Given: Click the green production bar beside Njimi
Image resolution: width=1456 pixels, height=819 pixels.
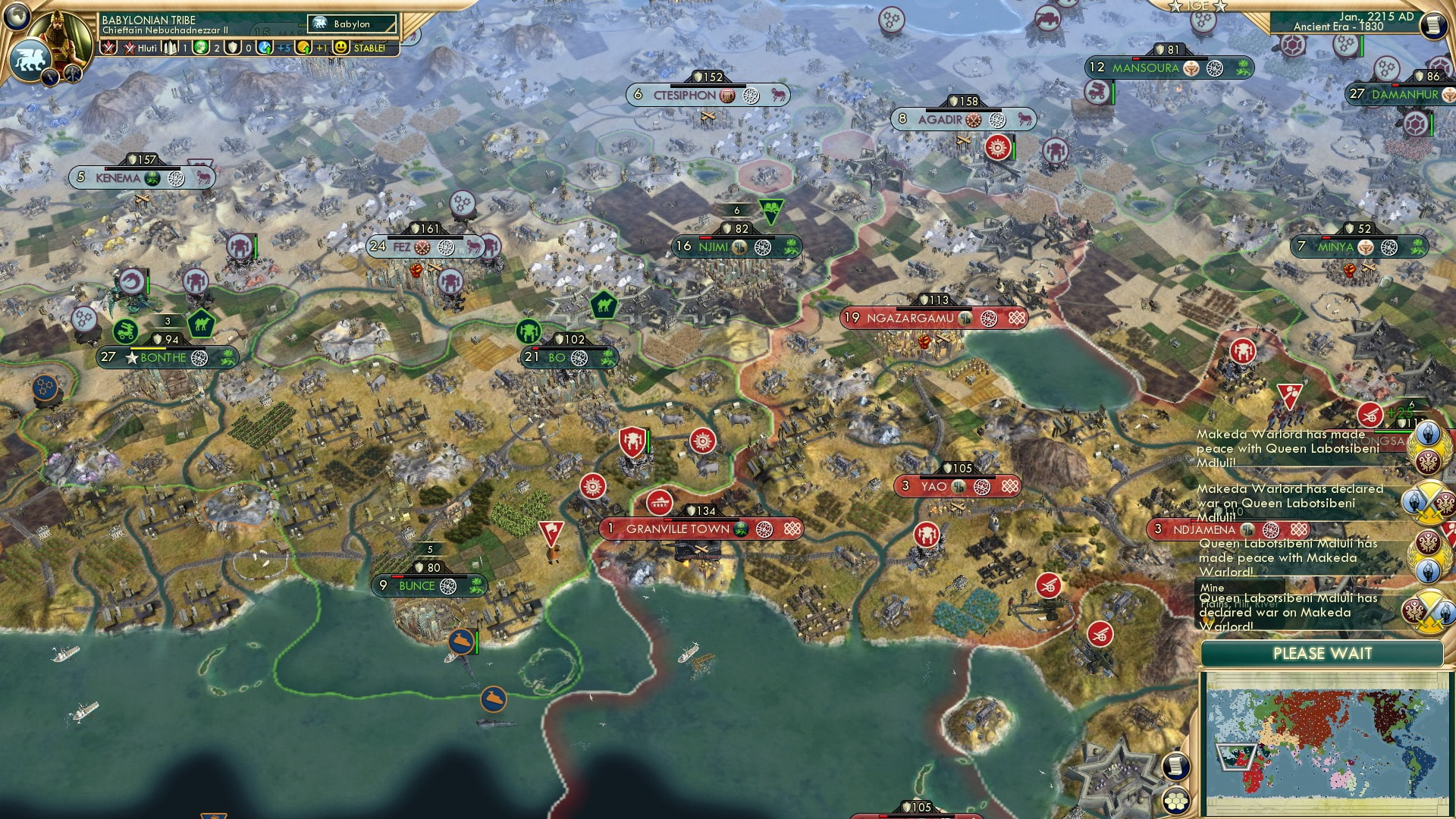Looking at the screenshot, I should (x=795, y=246).
